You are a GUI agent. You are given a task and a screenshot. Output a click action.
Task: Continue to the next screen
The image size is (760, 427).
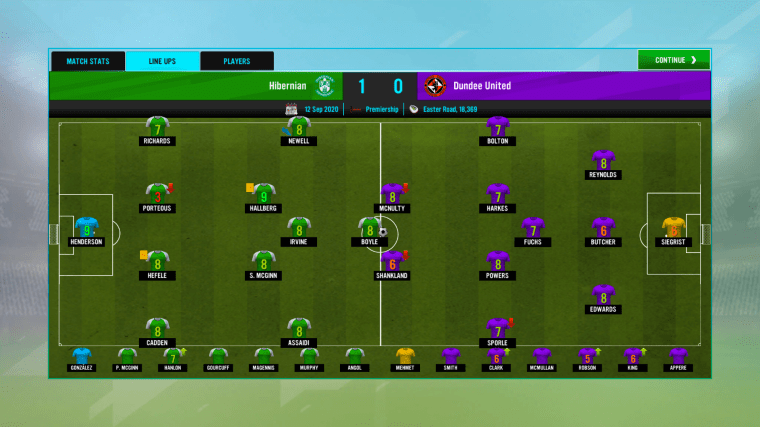673,60
